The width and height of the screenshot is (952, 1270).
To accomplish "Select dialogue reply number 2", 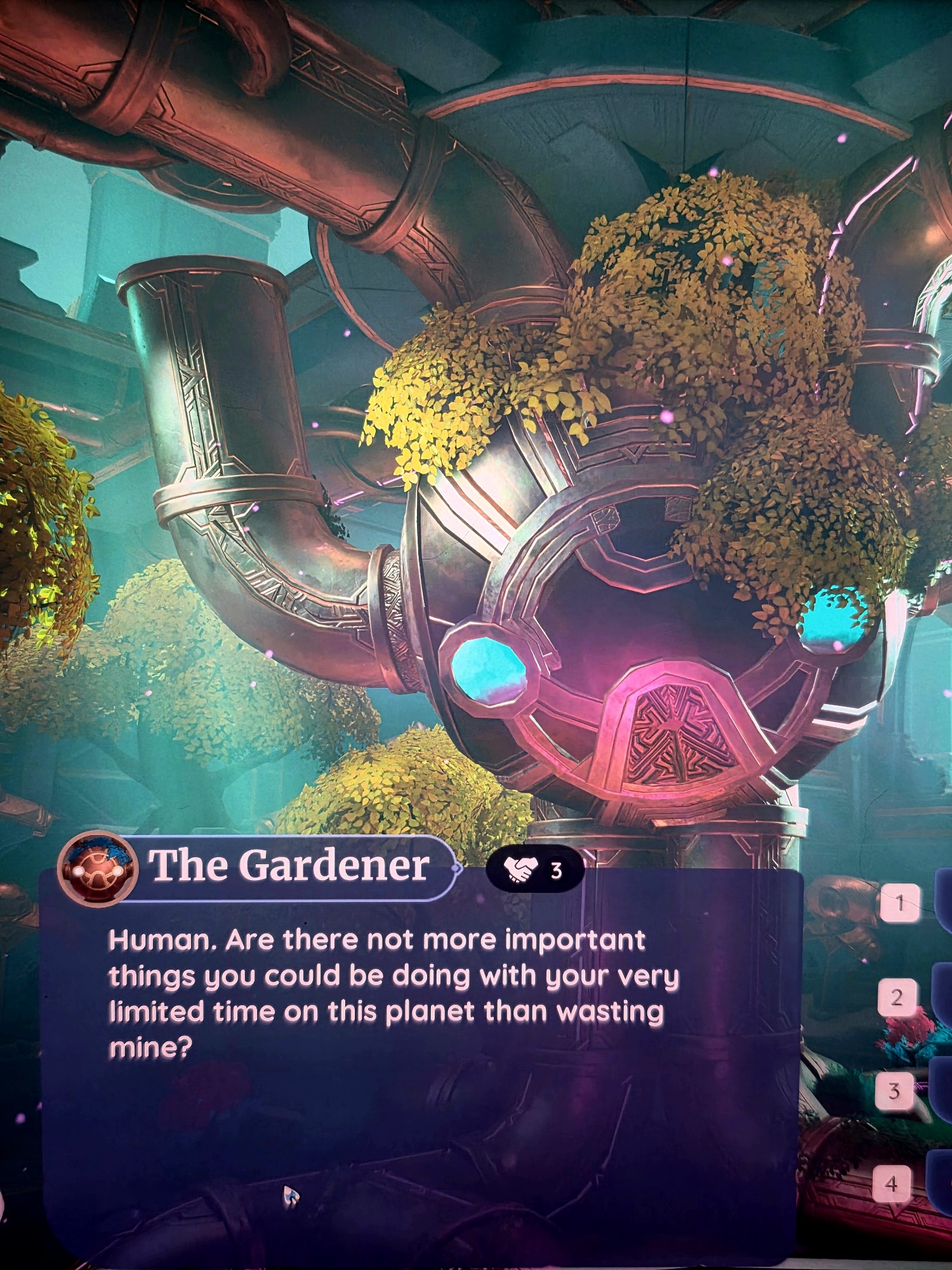I will (x=897, y=997).
